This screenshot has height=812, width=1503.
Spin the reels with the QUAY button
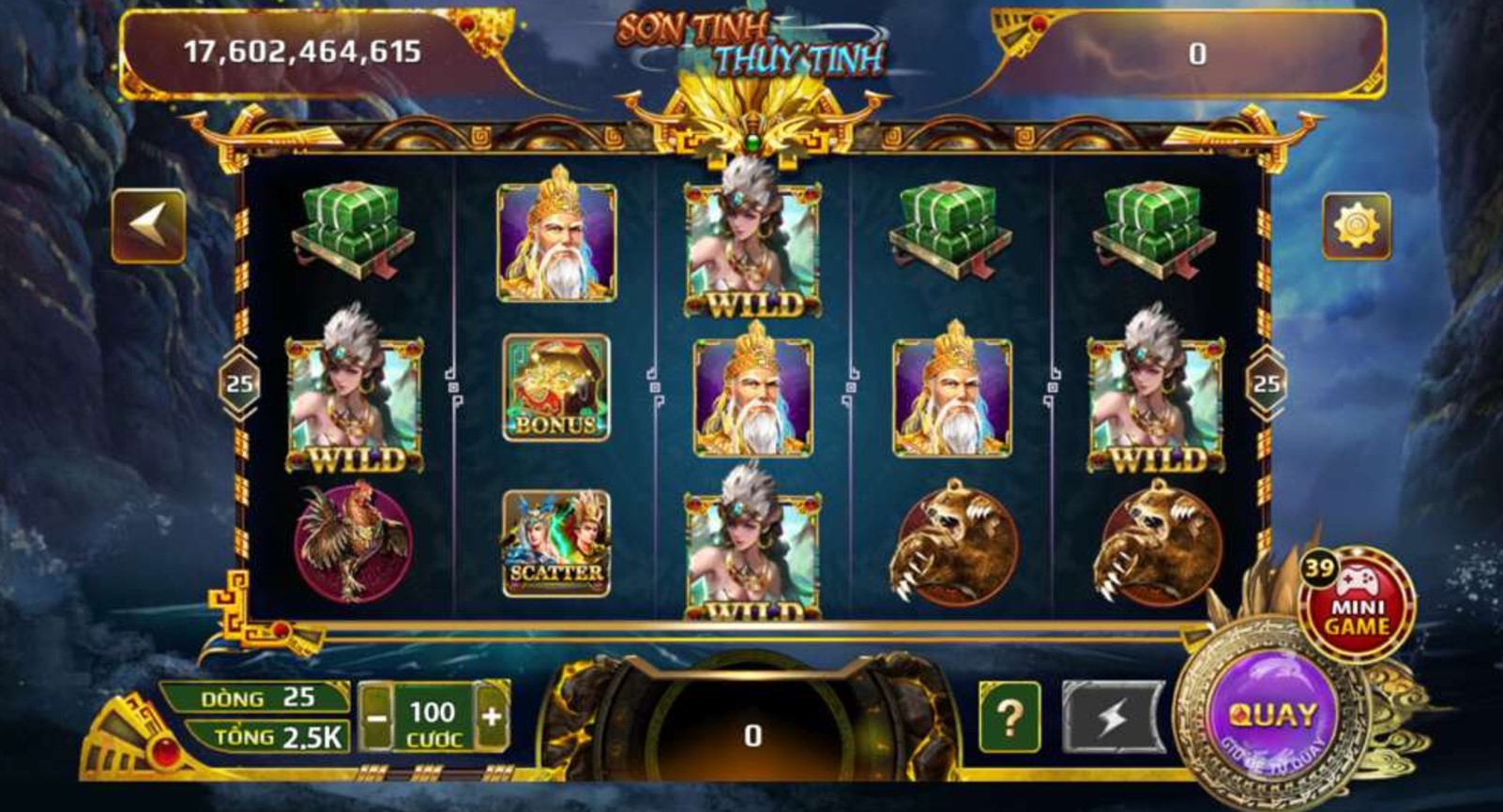(x=1272, y=714)
